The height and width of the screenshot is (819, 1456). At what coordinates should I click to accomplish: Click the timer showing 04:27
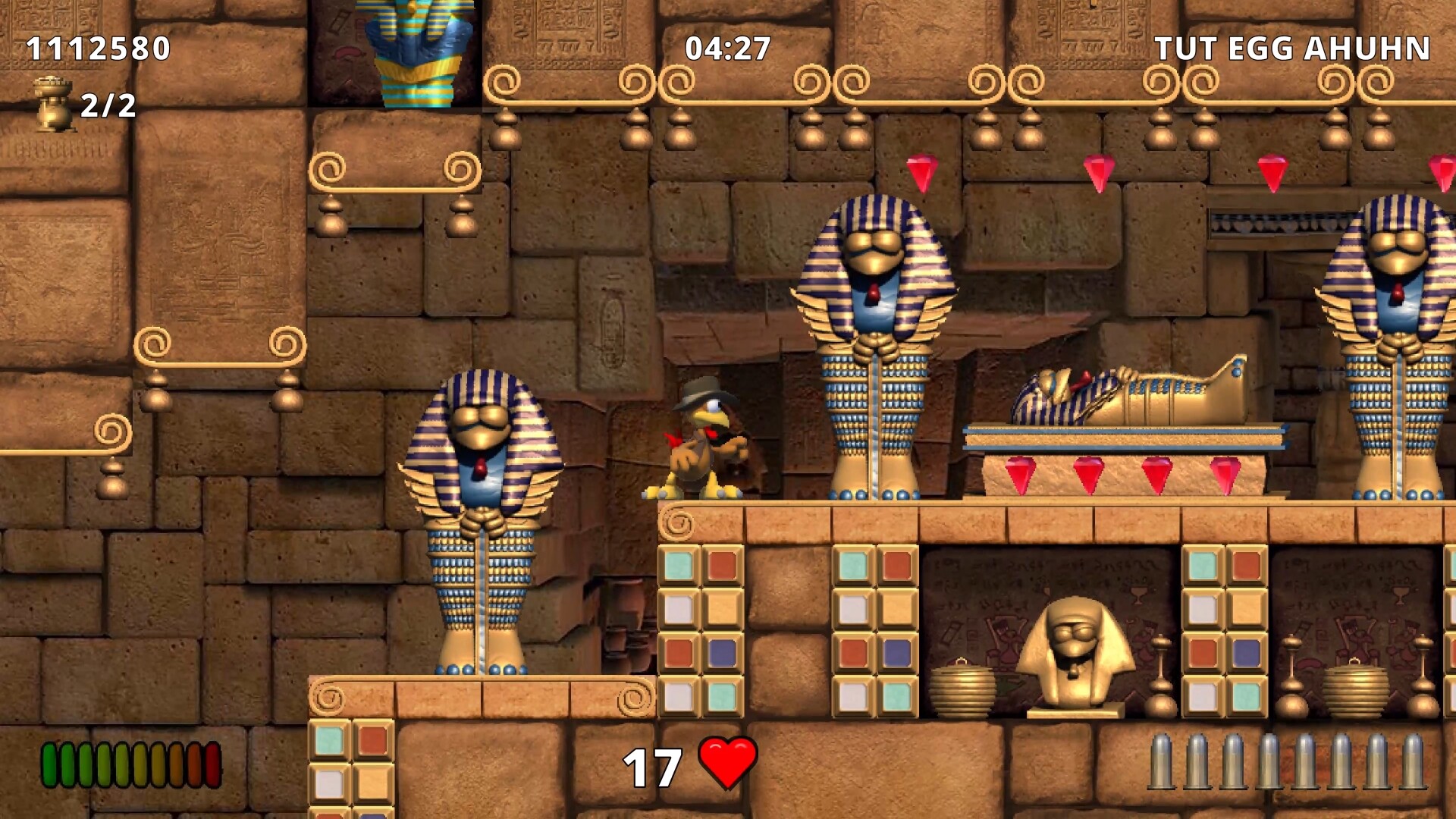tap(727, 47)
